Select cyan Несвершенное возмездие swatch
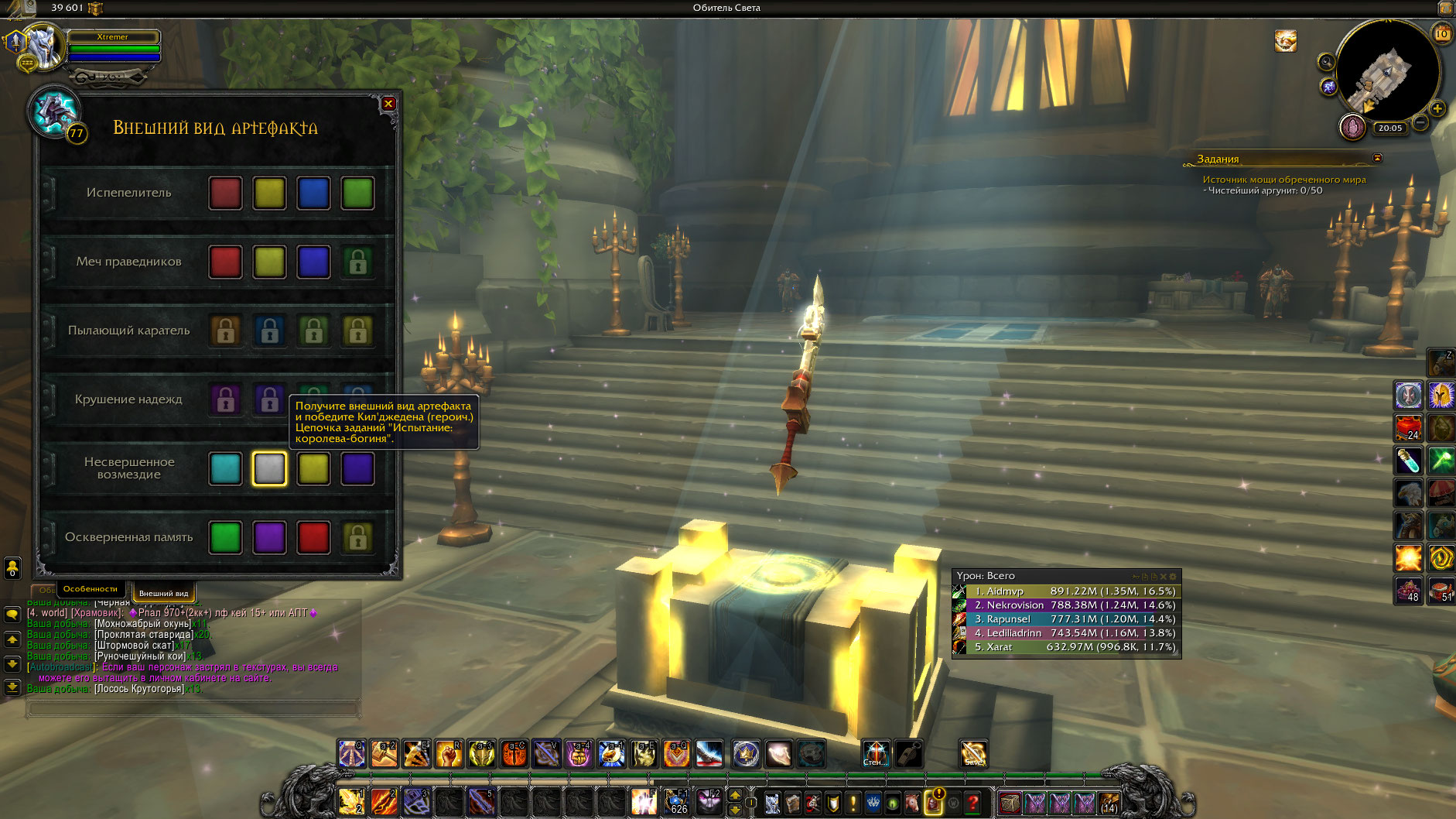 pos(225,469)
